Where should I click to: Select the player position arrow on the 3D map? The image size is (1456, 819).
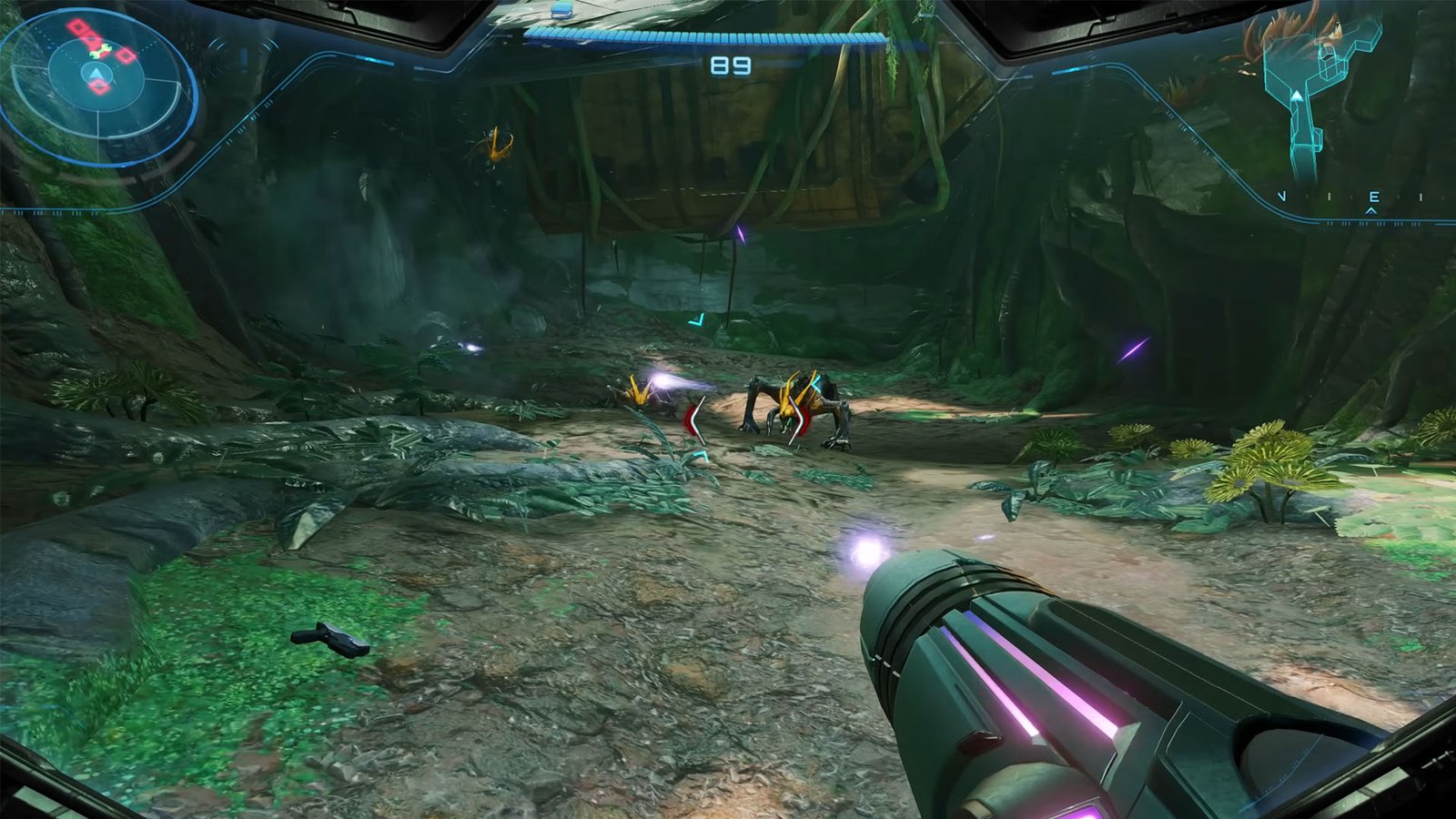click(x=1297, y=97)
